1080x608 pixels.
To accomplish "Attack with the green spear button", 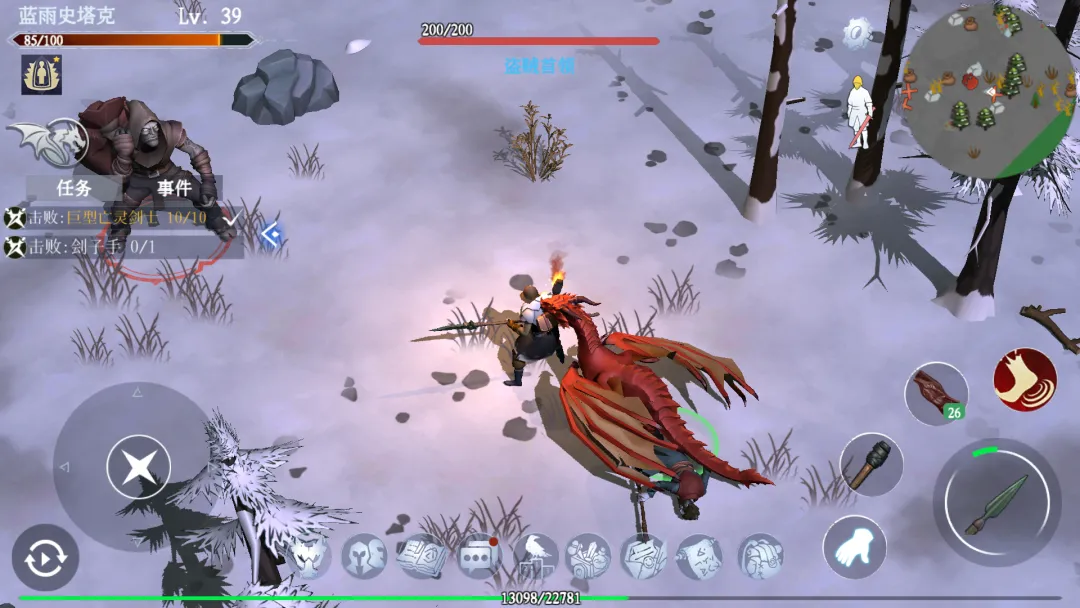I will pyautogui.click(x=997, y=503).
